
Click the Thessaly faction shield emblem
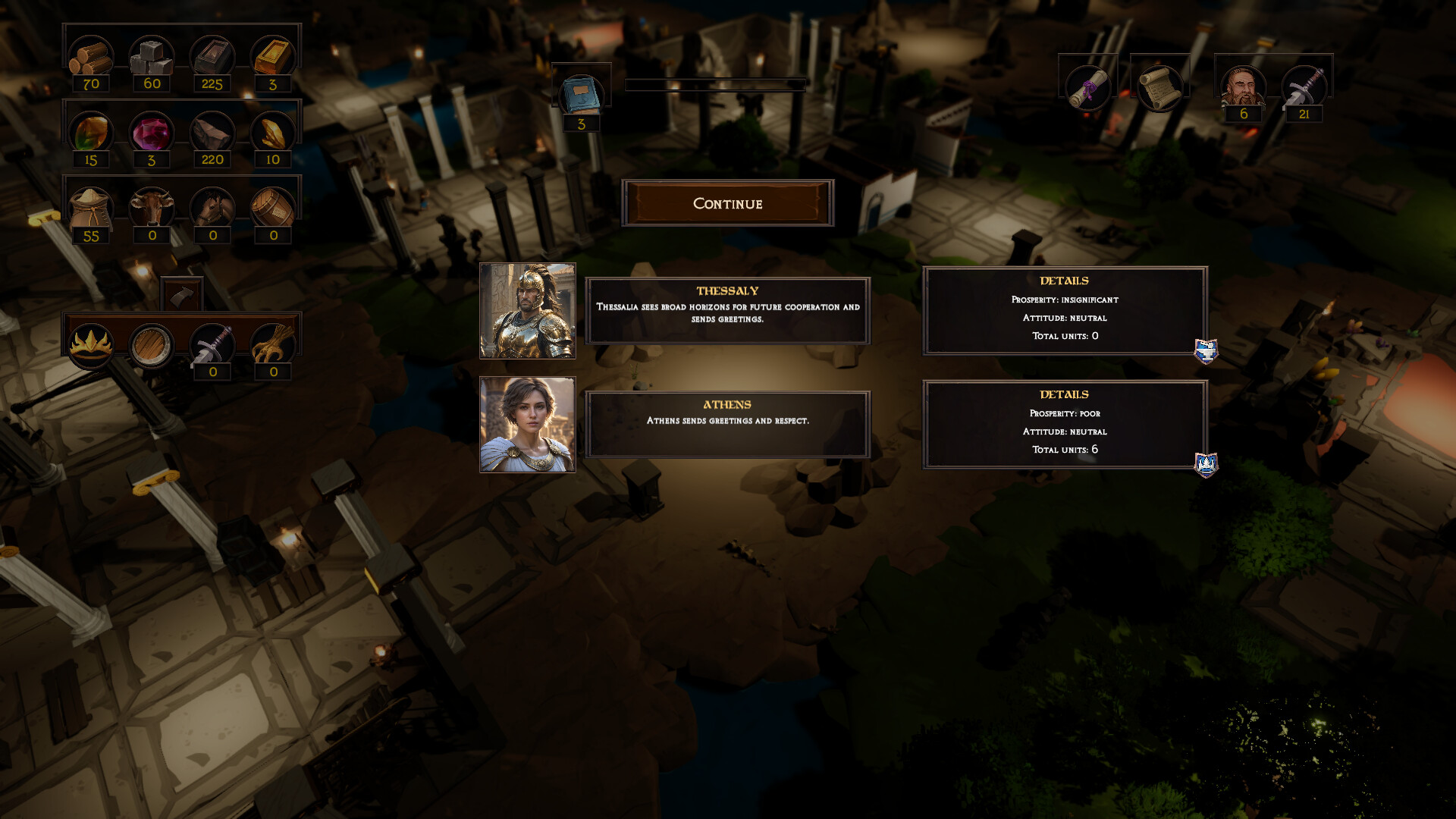1206,351
